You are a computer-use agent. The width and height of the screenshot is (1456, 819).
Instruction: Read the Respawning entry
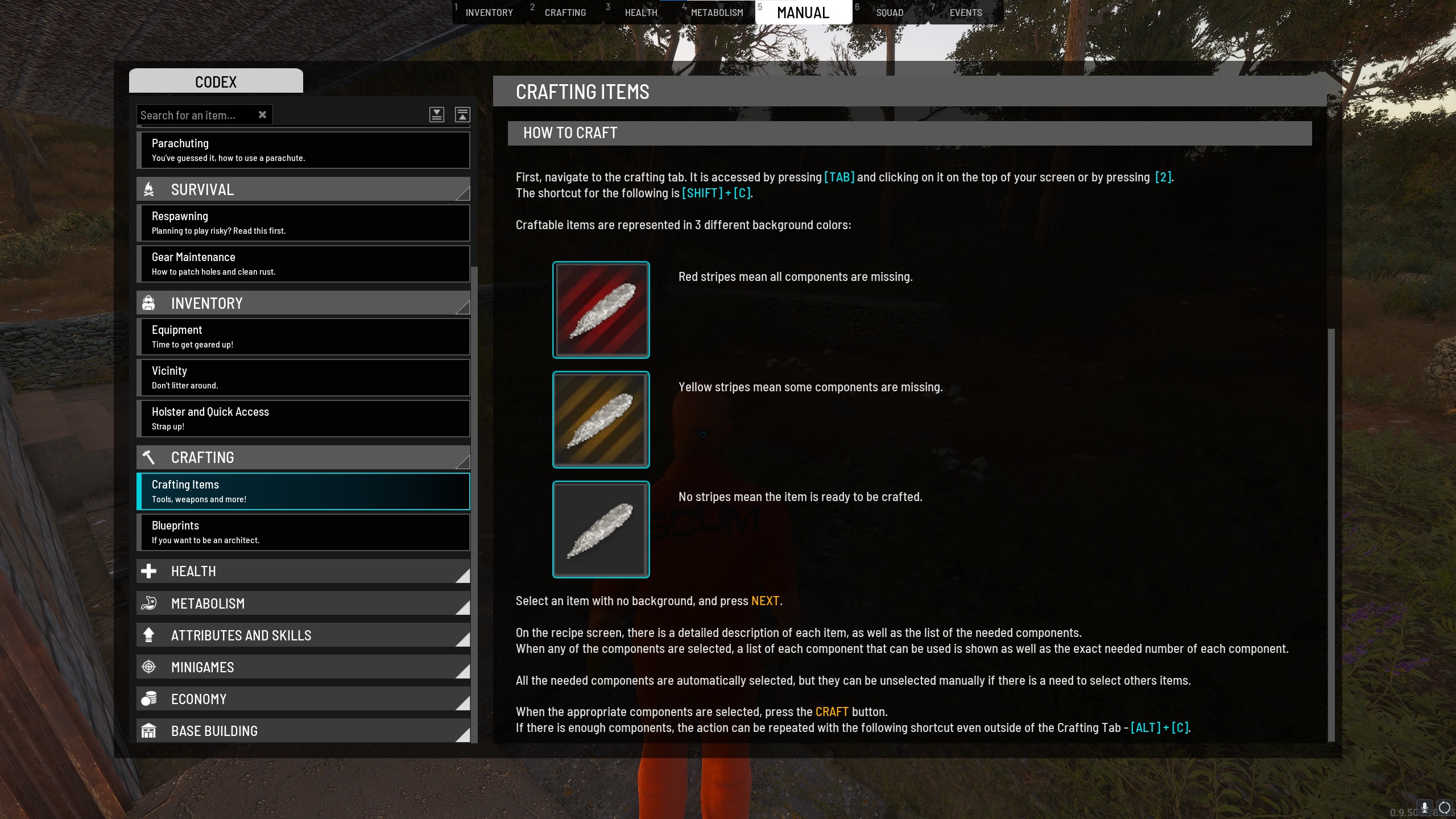303,223
